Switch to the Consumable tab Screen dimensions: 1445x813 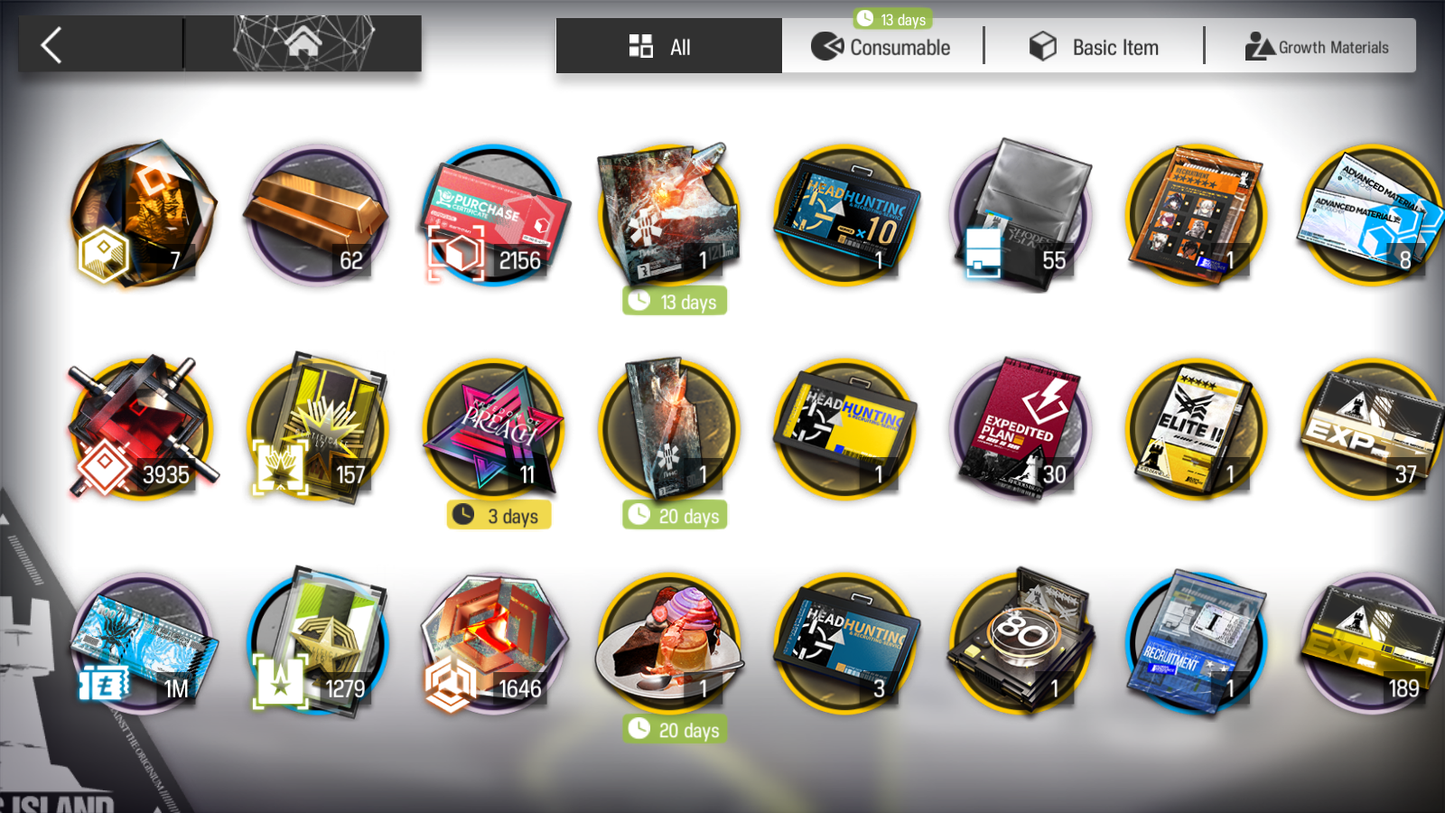[882, 47]
